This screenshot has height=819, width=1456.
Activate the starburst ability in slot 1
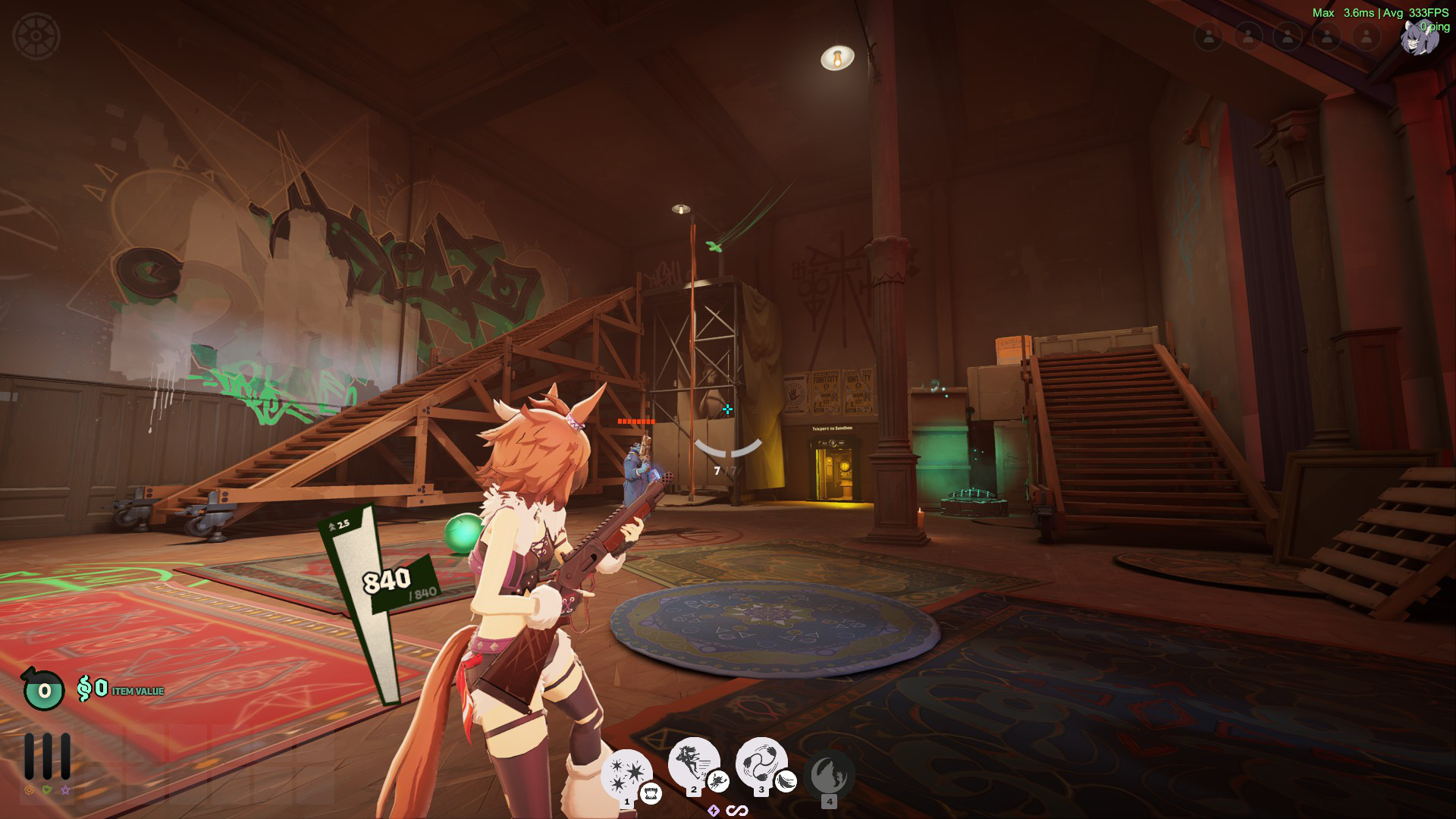click(626, 773)
